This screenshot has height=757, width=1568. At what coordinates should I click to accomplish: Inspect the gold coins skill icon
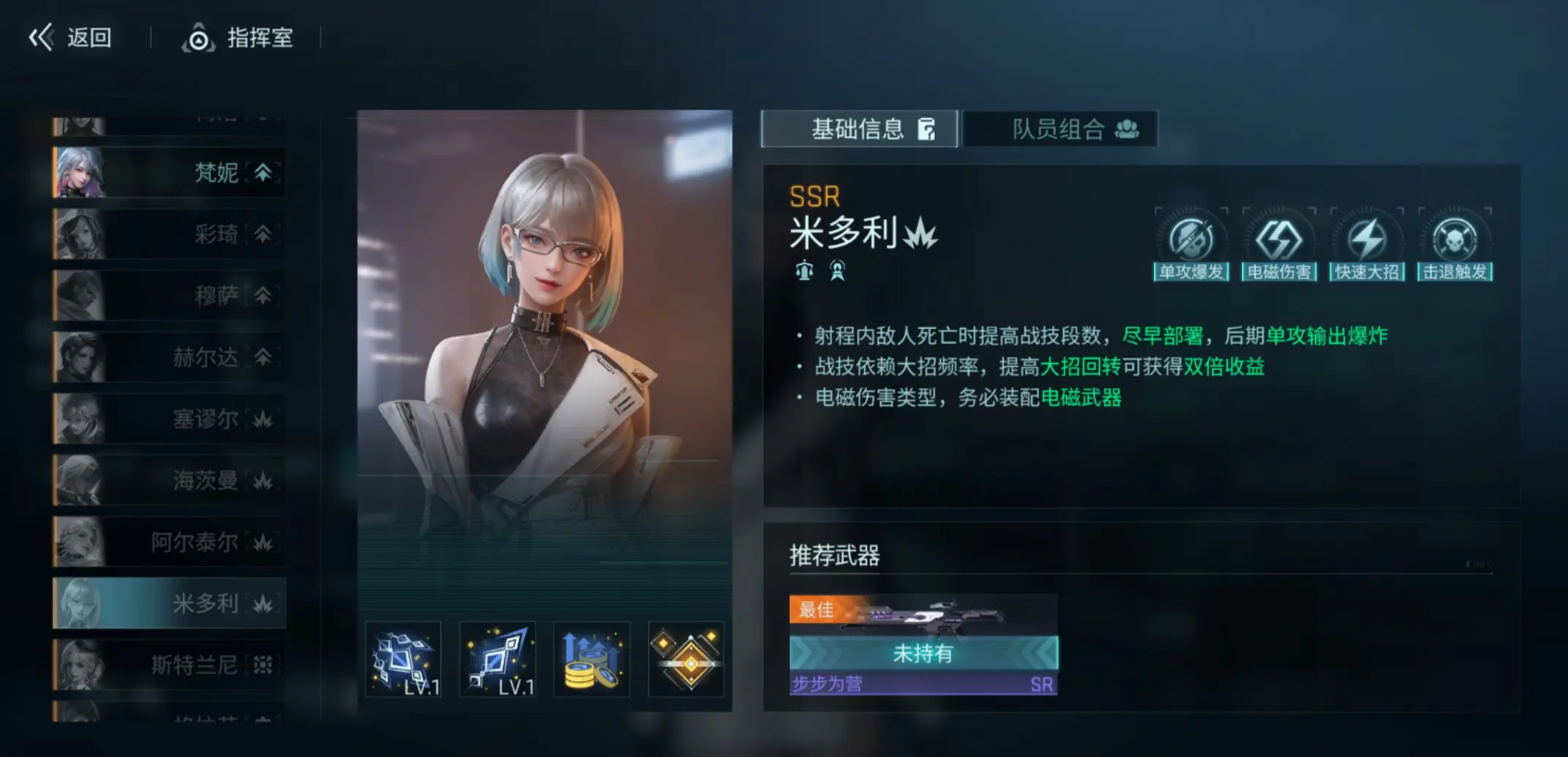[x=592, y=660]
